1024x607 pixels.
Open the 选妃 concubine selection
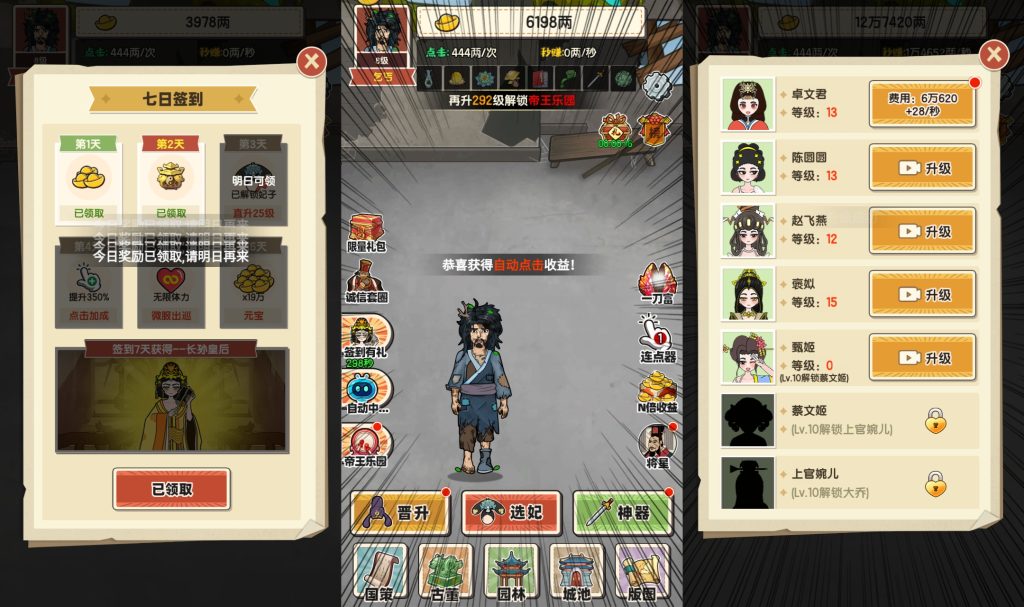[x=511, y=513]
